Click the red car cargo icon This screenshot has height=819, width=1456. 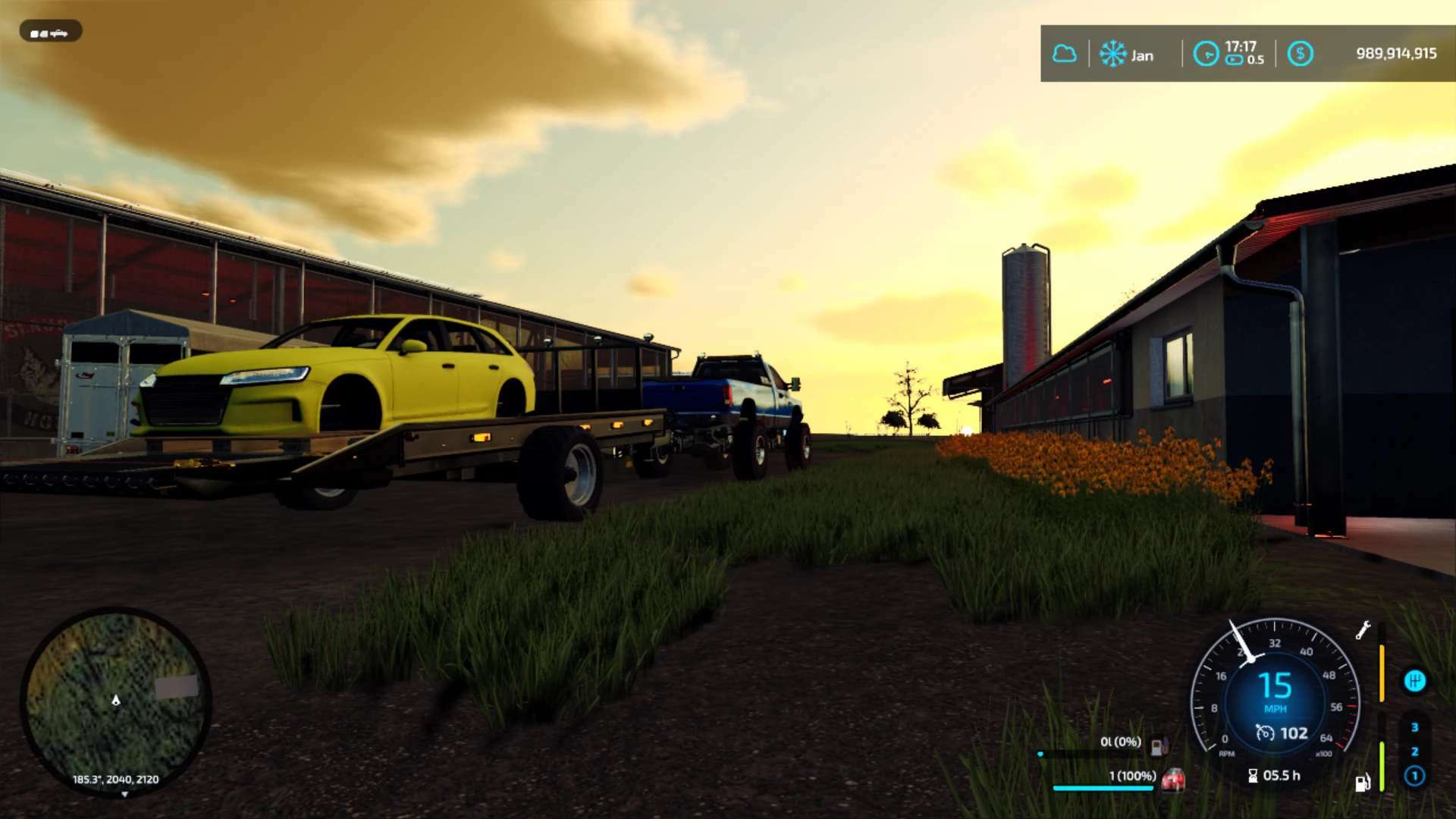[x=1173, y=779]
